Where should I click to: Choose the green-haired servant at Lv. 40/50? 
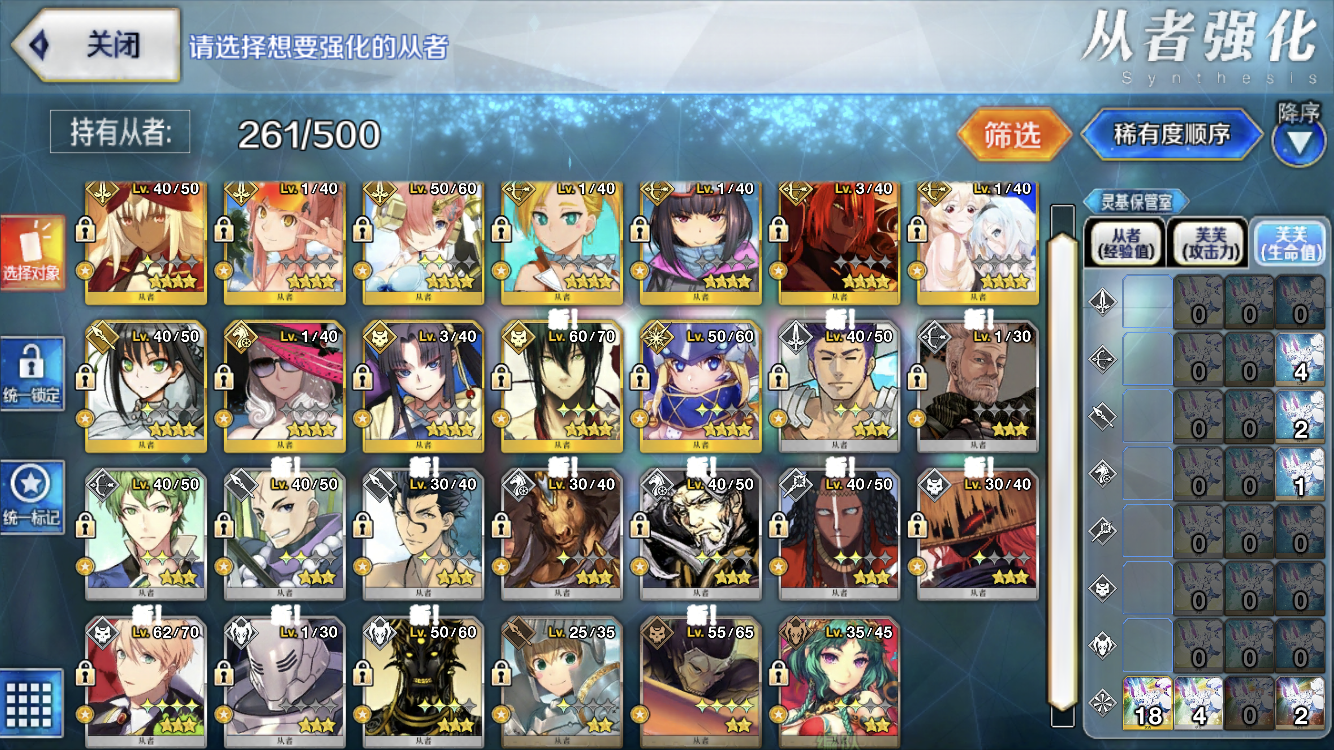[x=146, y=530]
